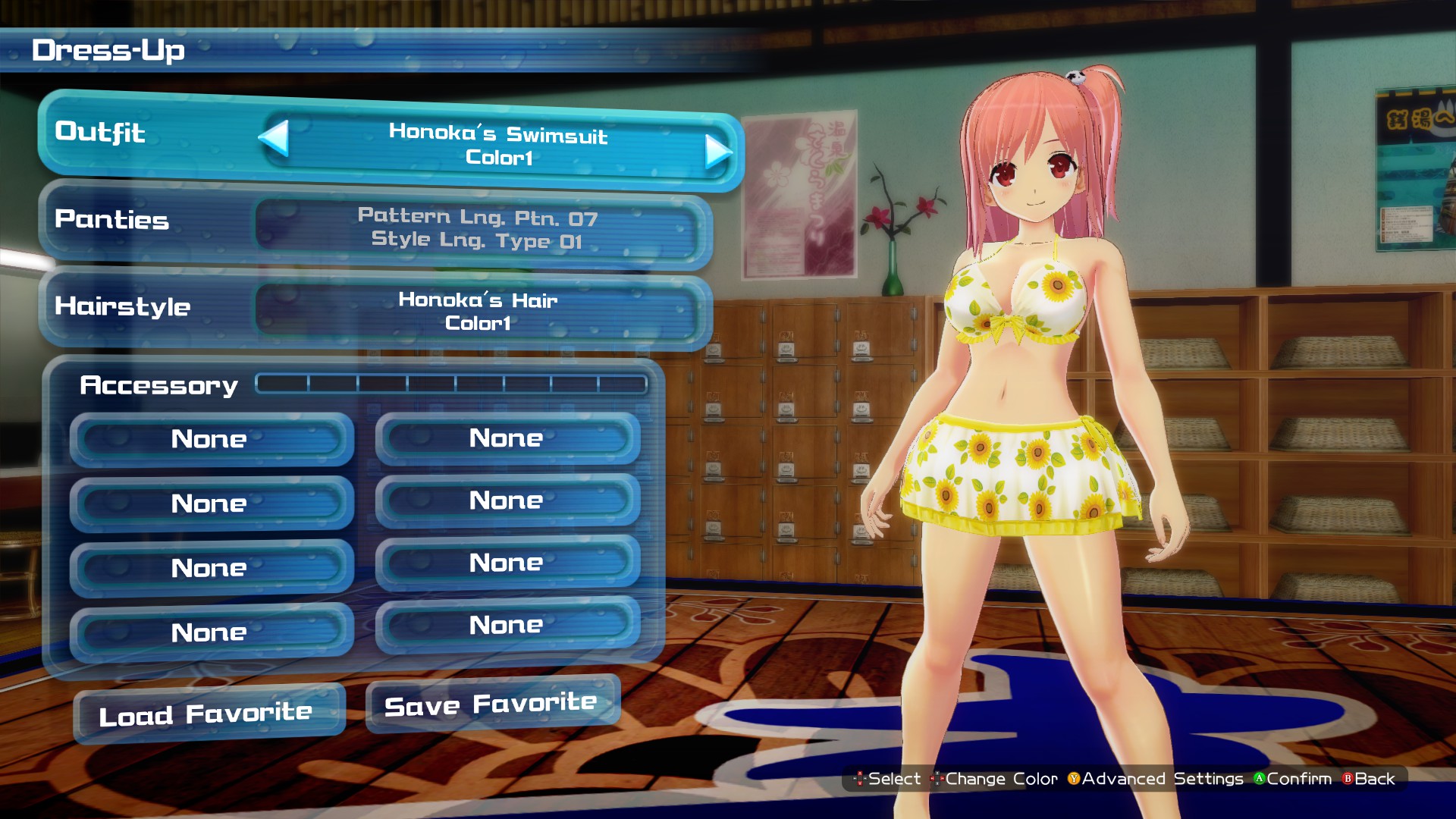Select the second None slot in the left column
Image resolution: width=1456 pixels, height=819 pixels.
click(211, 504)
